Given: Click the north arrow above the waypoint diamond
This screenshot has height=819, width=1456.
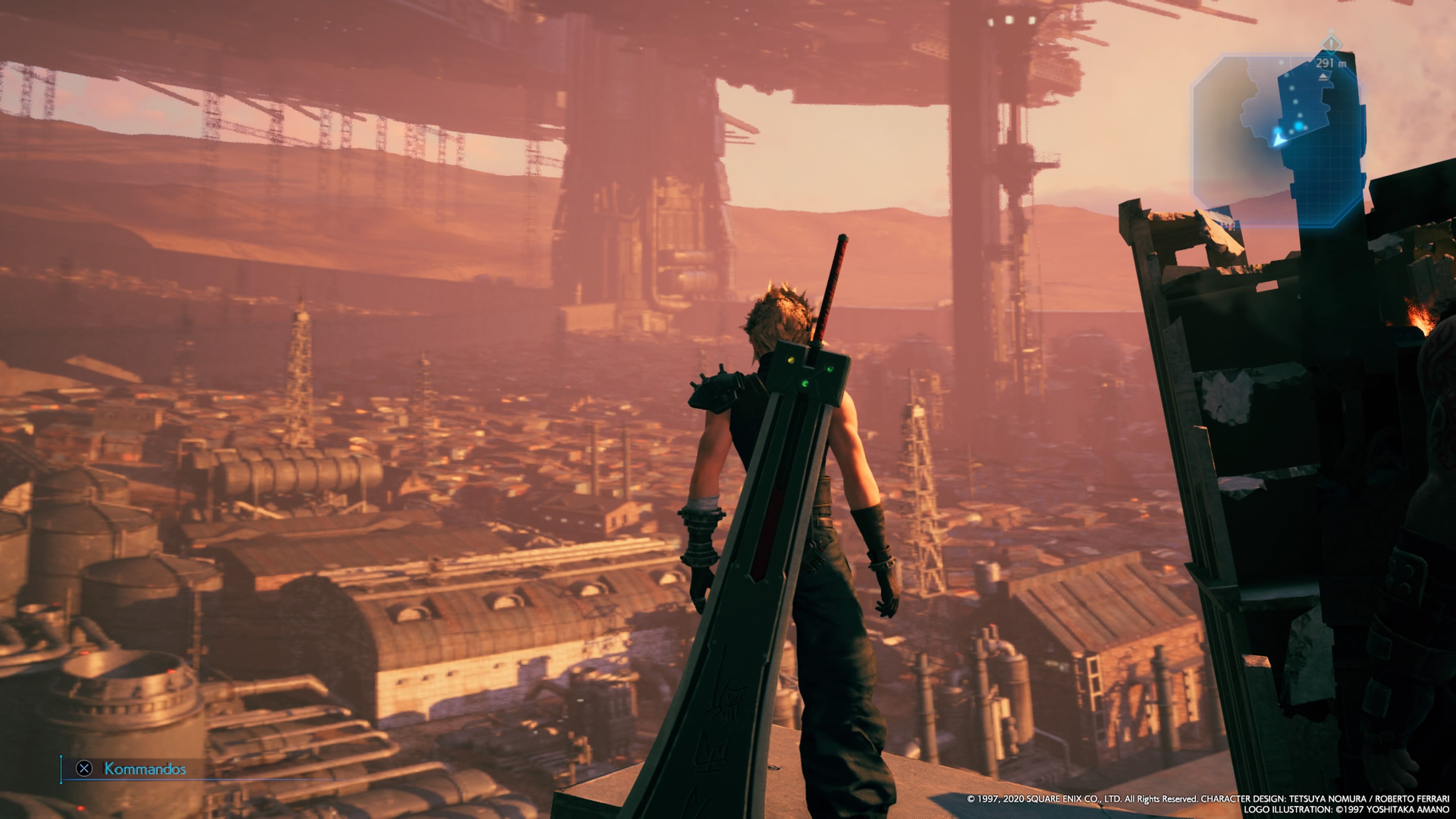Looking at the screenshot, I should pos(1332,30).
